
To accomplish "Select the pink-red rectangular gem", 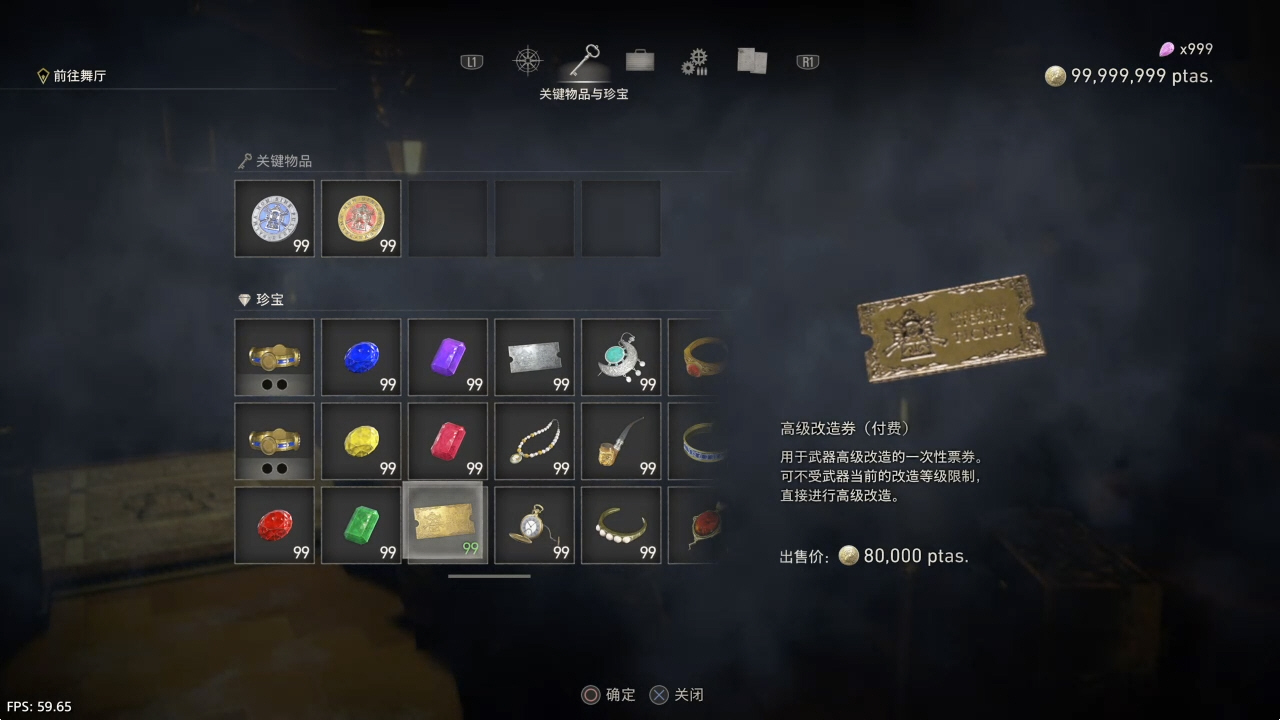I will coord(448,441).
